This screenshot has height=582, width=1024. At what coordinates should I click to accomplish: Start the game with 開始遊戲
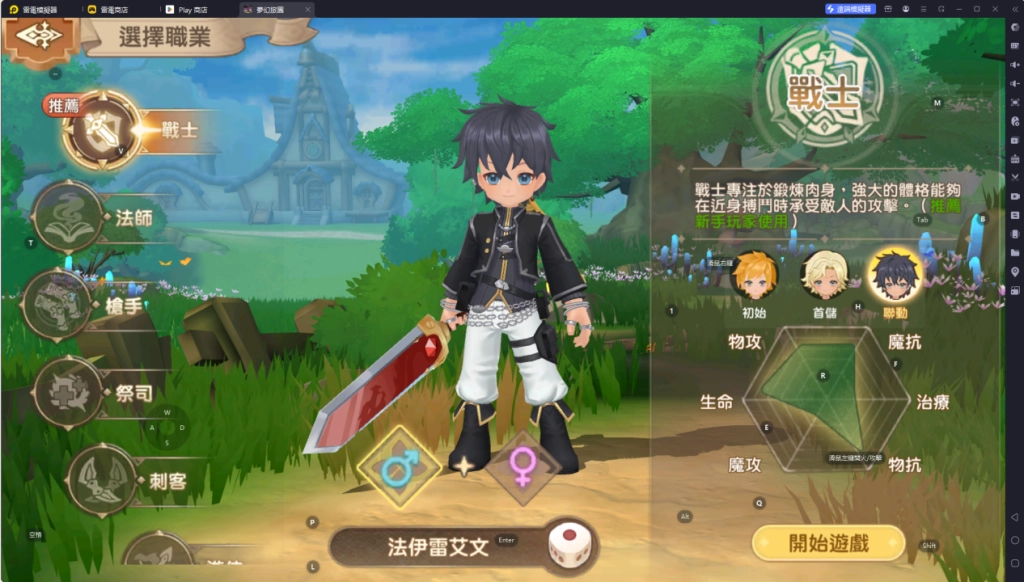pyautogui.click(x=828, y=544)
